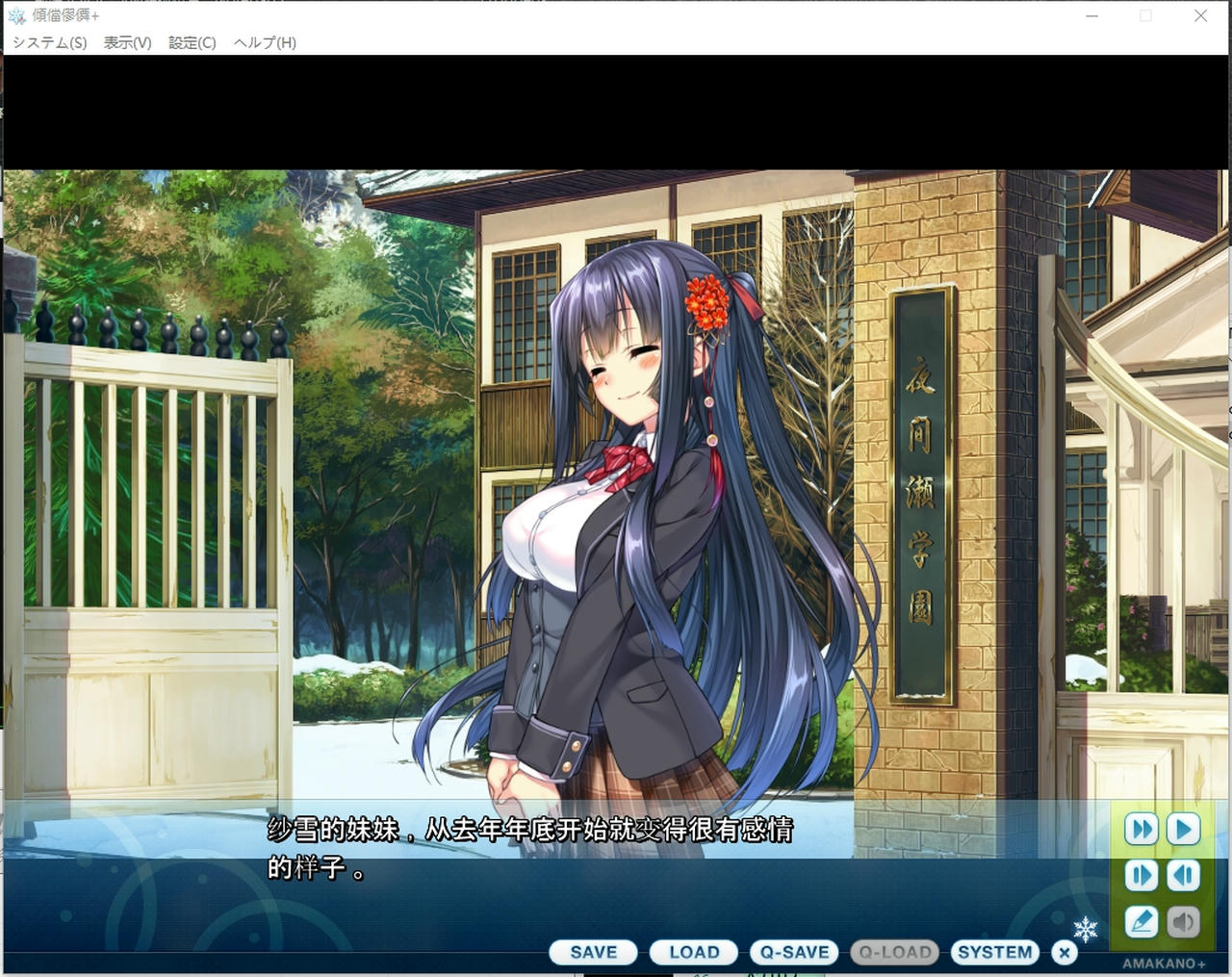Rewind text with the backward icon
Image resolution: width=1232 pixels, height=977 pixels.
(1183, 875)
